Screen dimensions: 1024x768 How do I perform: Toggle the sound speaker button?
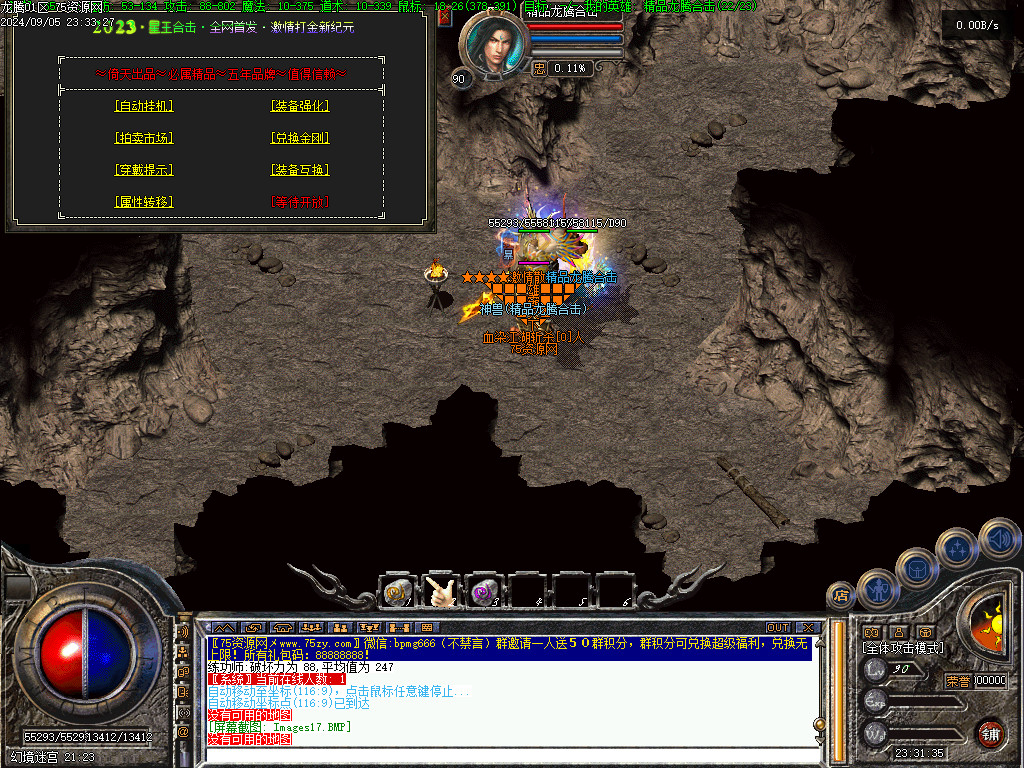click(x=998, y=538)
